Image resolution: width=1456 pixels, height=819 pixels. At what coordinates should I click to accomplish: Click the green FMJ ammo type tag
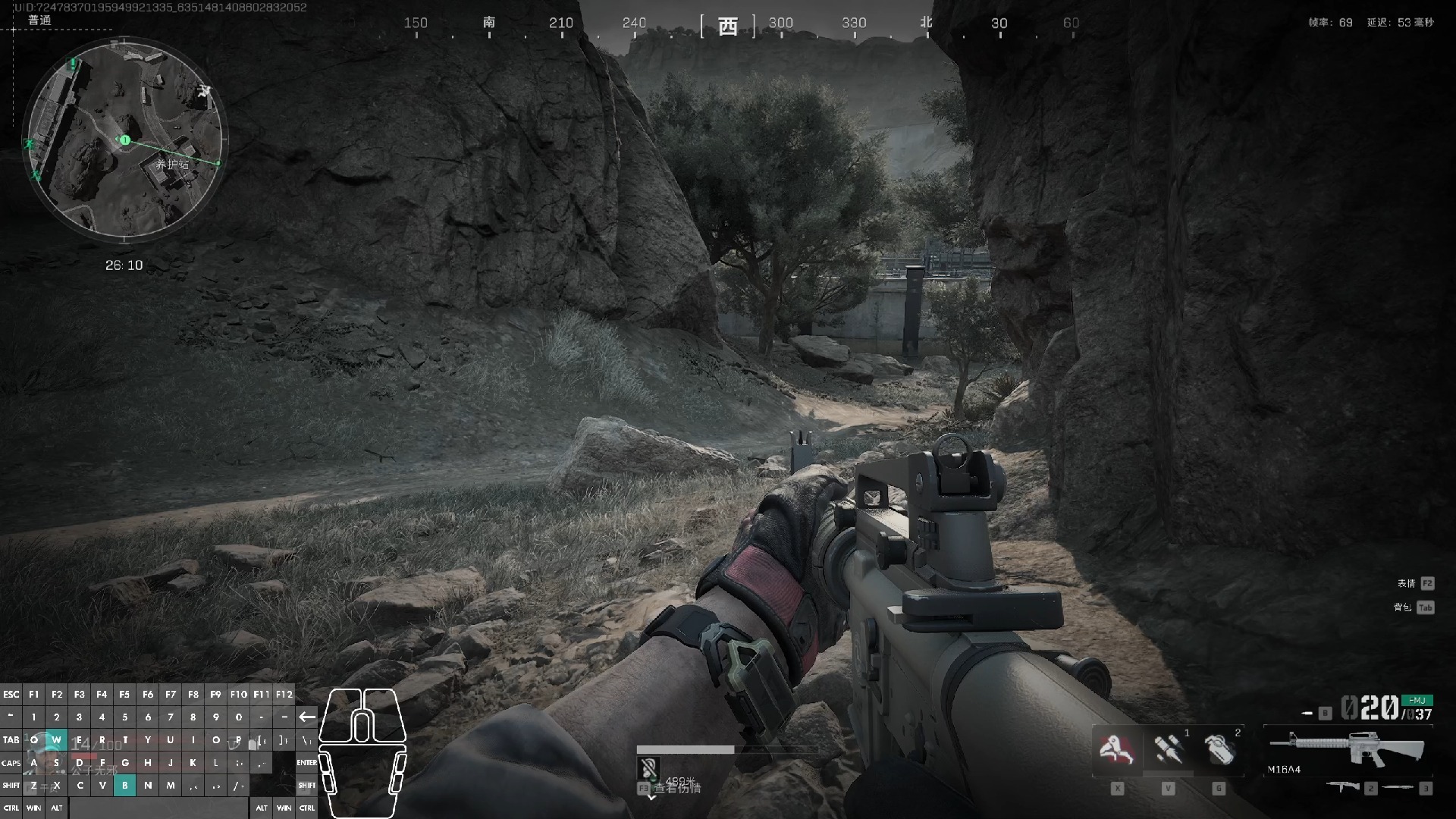coord(1416,700)
